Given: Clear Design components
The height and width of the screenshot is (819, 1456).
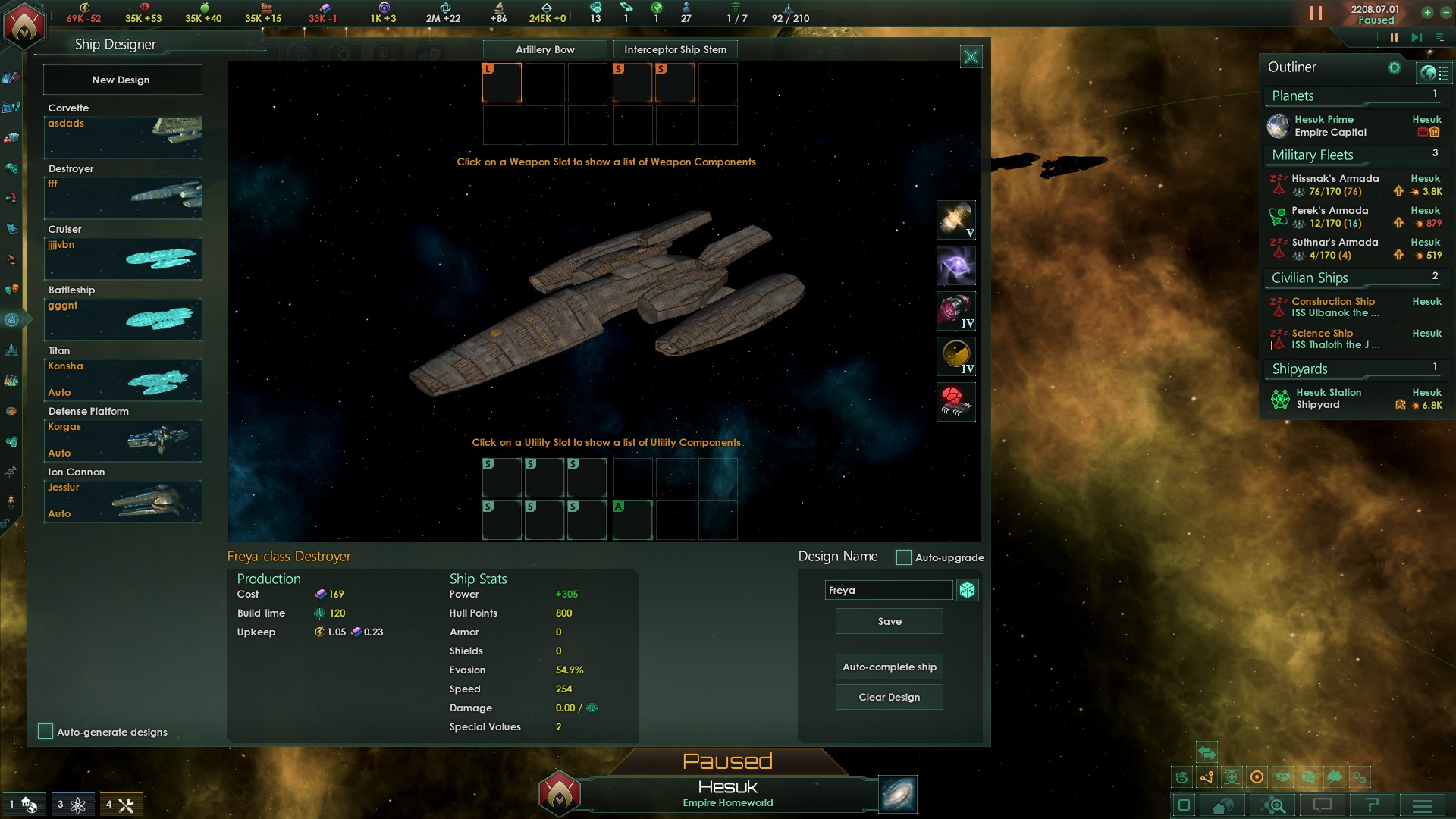Looking at the screenshot, I should (x=889, y=697).
